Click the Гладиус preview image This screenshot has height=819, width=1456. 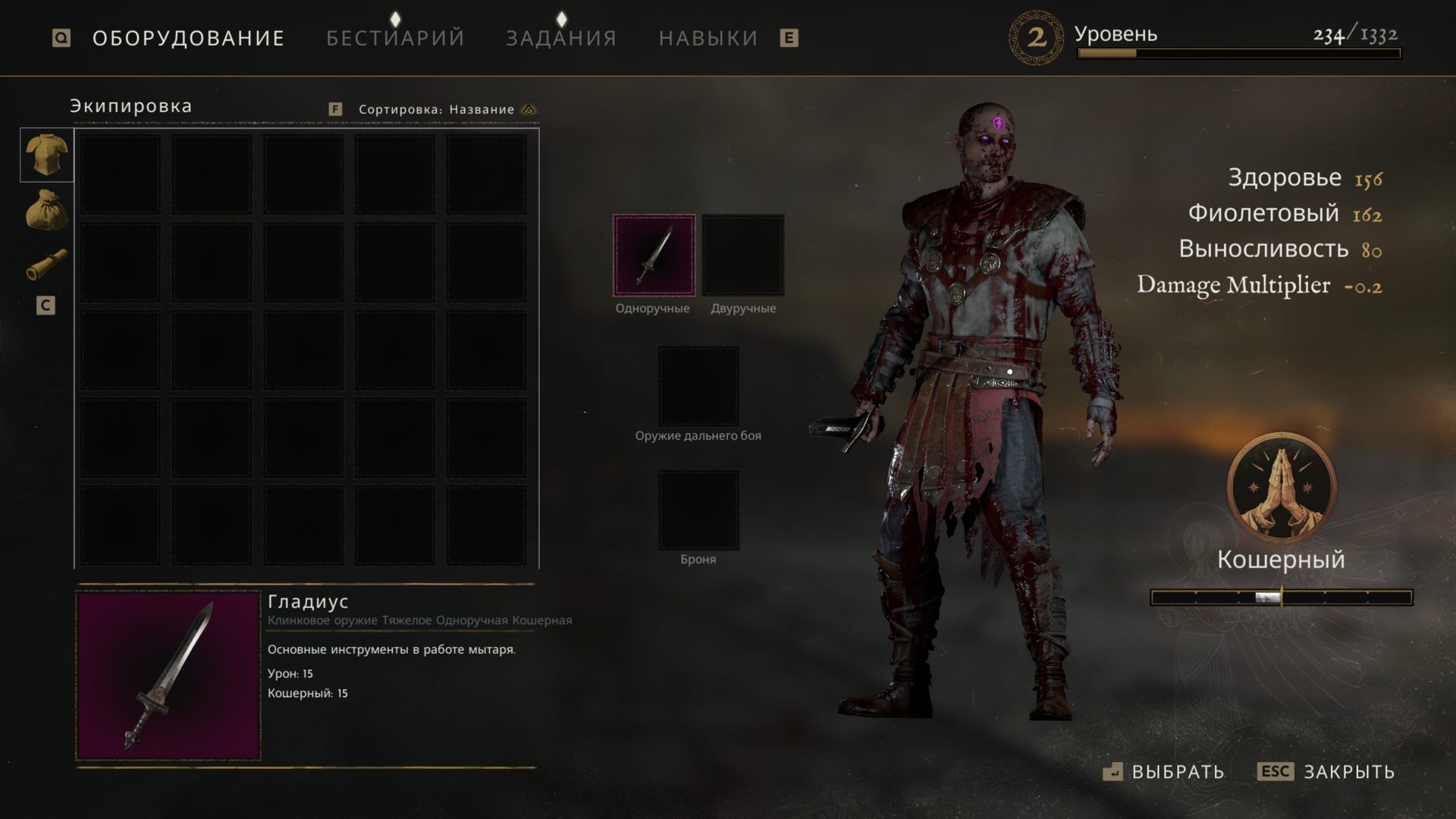coord(168,676)
